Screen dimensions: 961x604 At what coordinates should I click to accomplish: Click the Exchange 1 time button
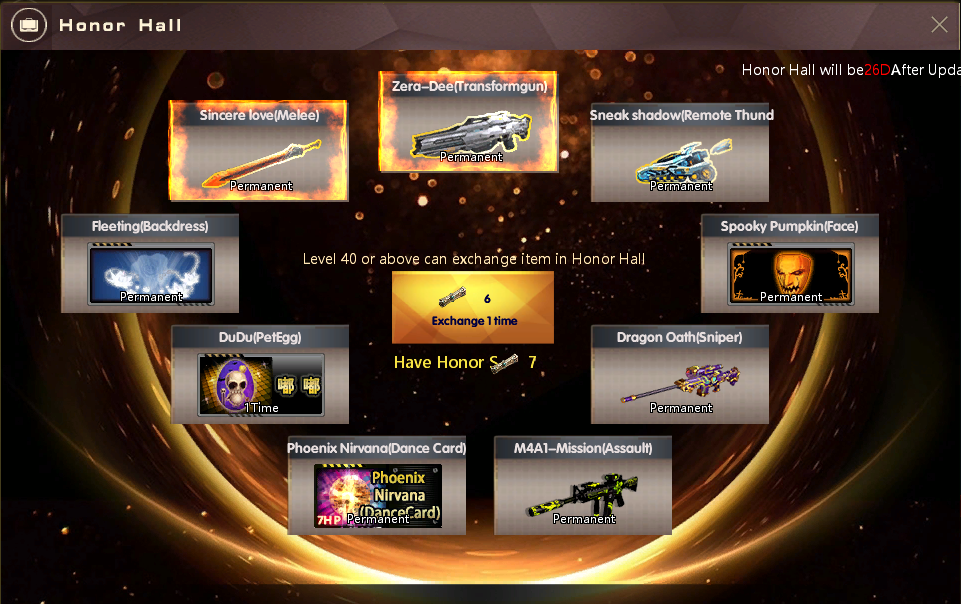point(472,307)
